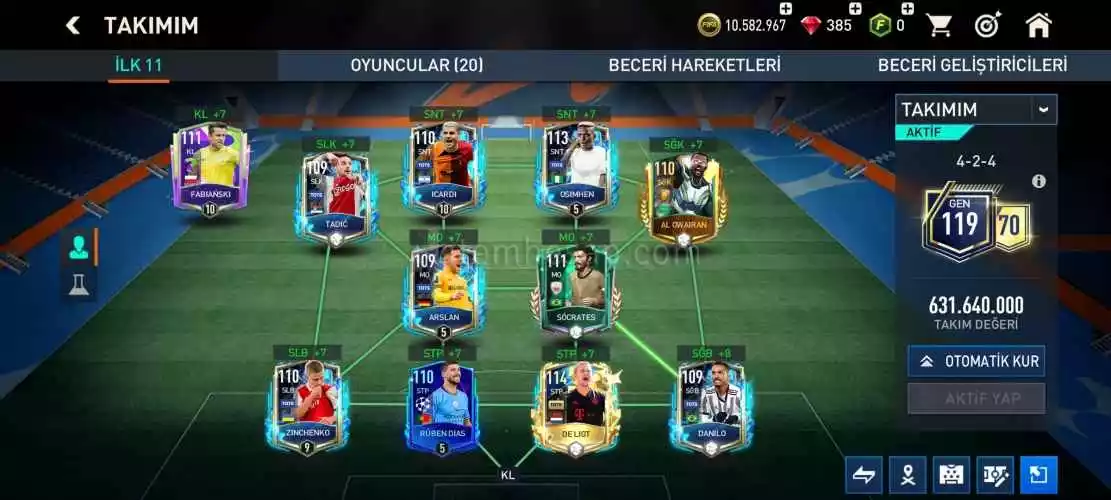This screenshot has height=500, width=1111.
Task: Show squad rating info icon
Action: click(x=1038, y=181)
